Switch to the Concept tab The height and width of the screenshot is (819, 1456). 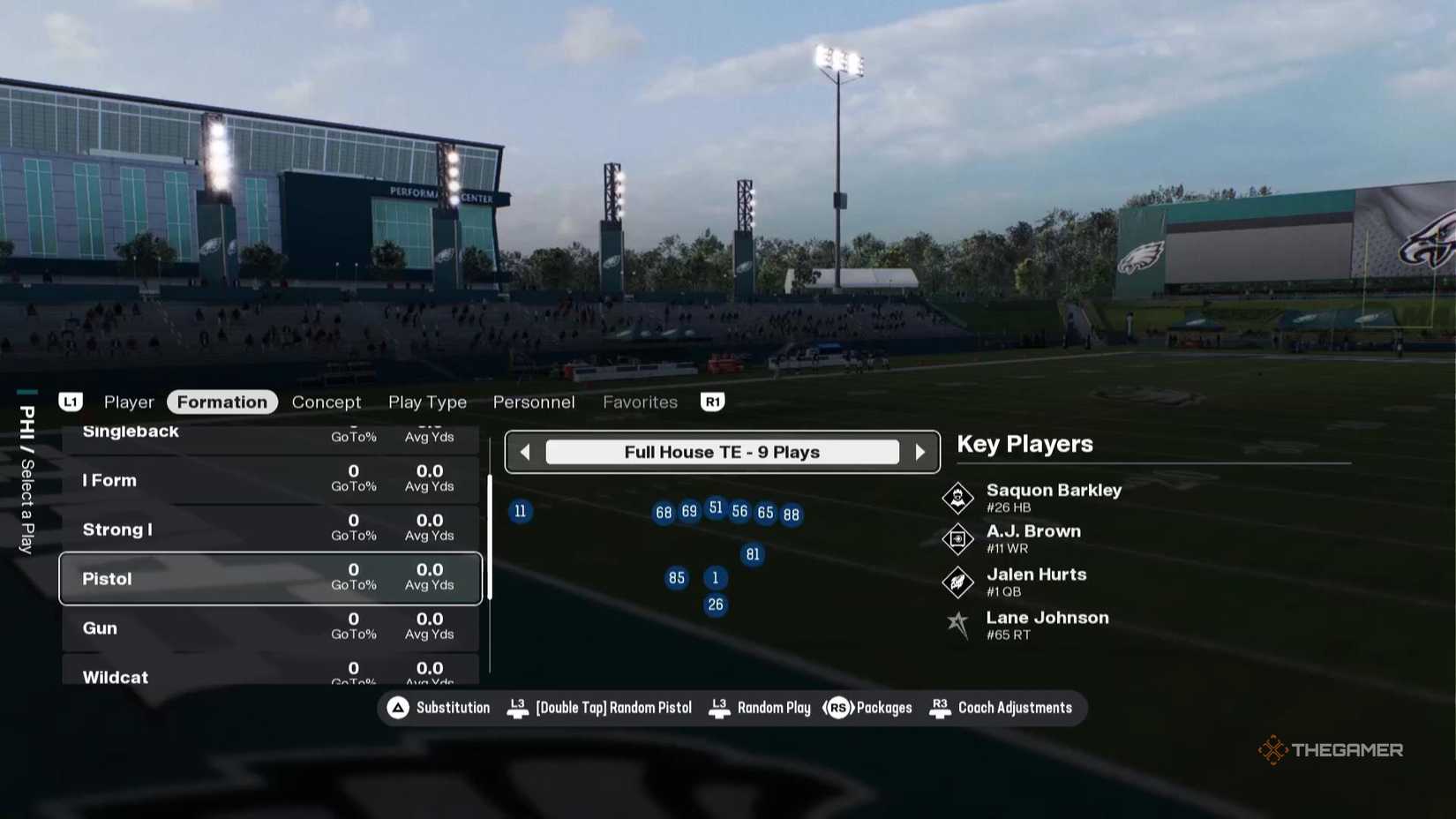[x=326, y=402]
